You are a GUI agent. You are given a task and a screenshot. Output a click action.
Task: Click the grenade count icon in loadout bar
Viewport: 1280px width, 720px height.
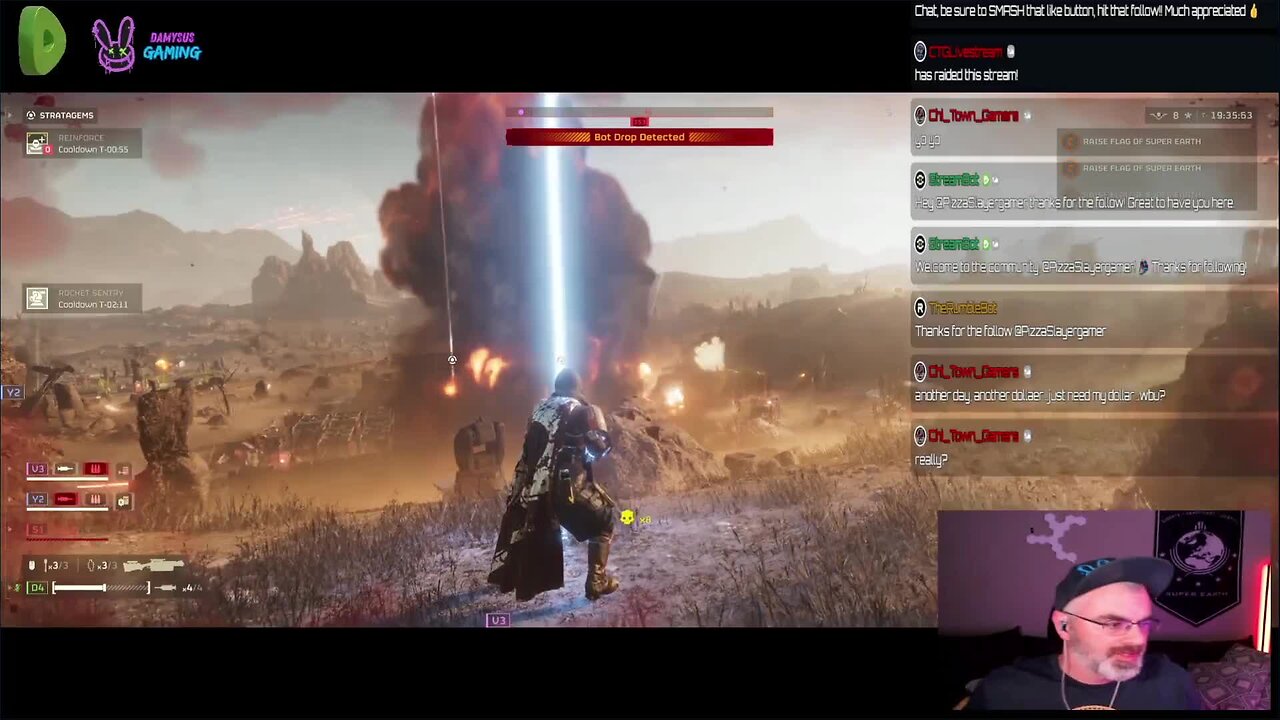(x=90, y=565)
